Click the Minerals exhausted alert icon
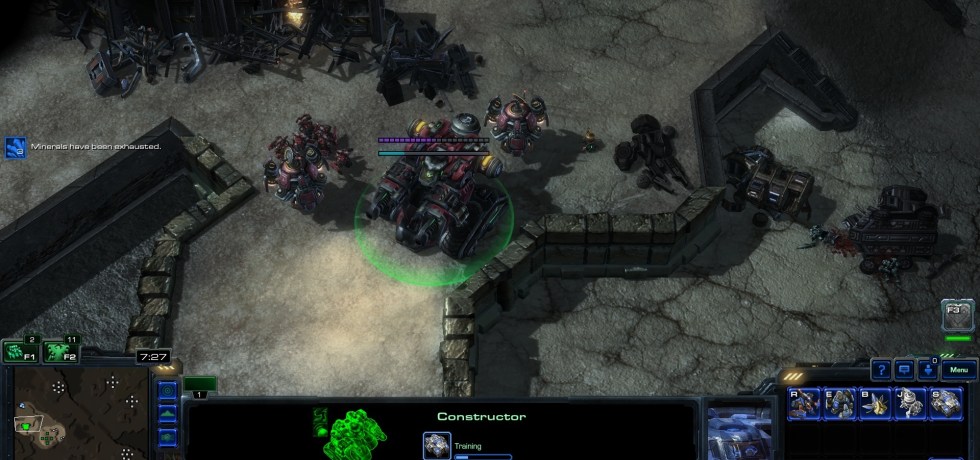980x460 pixels. click(15, 148)
